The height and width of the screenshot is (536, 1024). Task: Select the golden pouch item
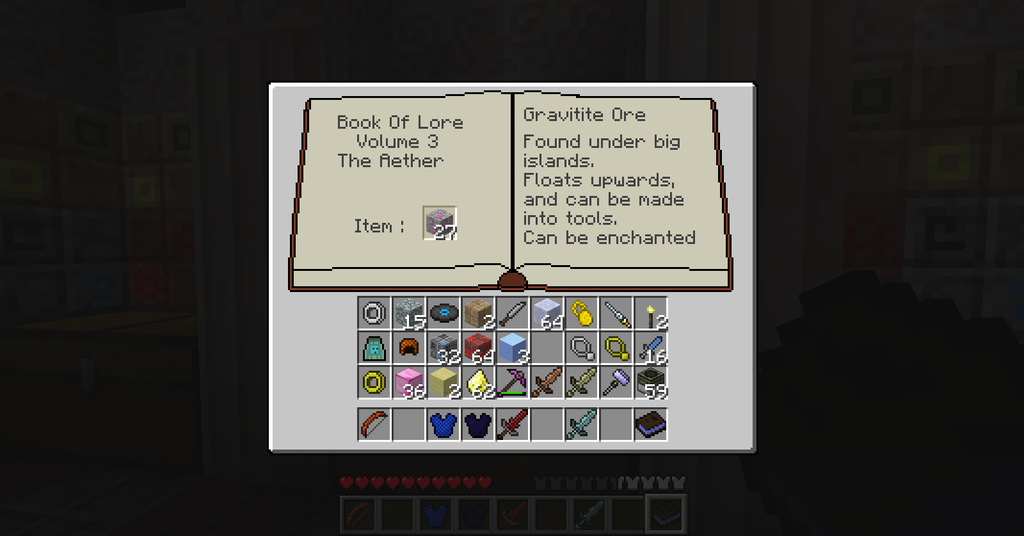pos(581,313)
